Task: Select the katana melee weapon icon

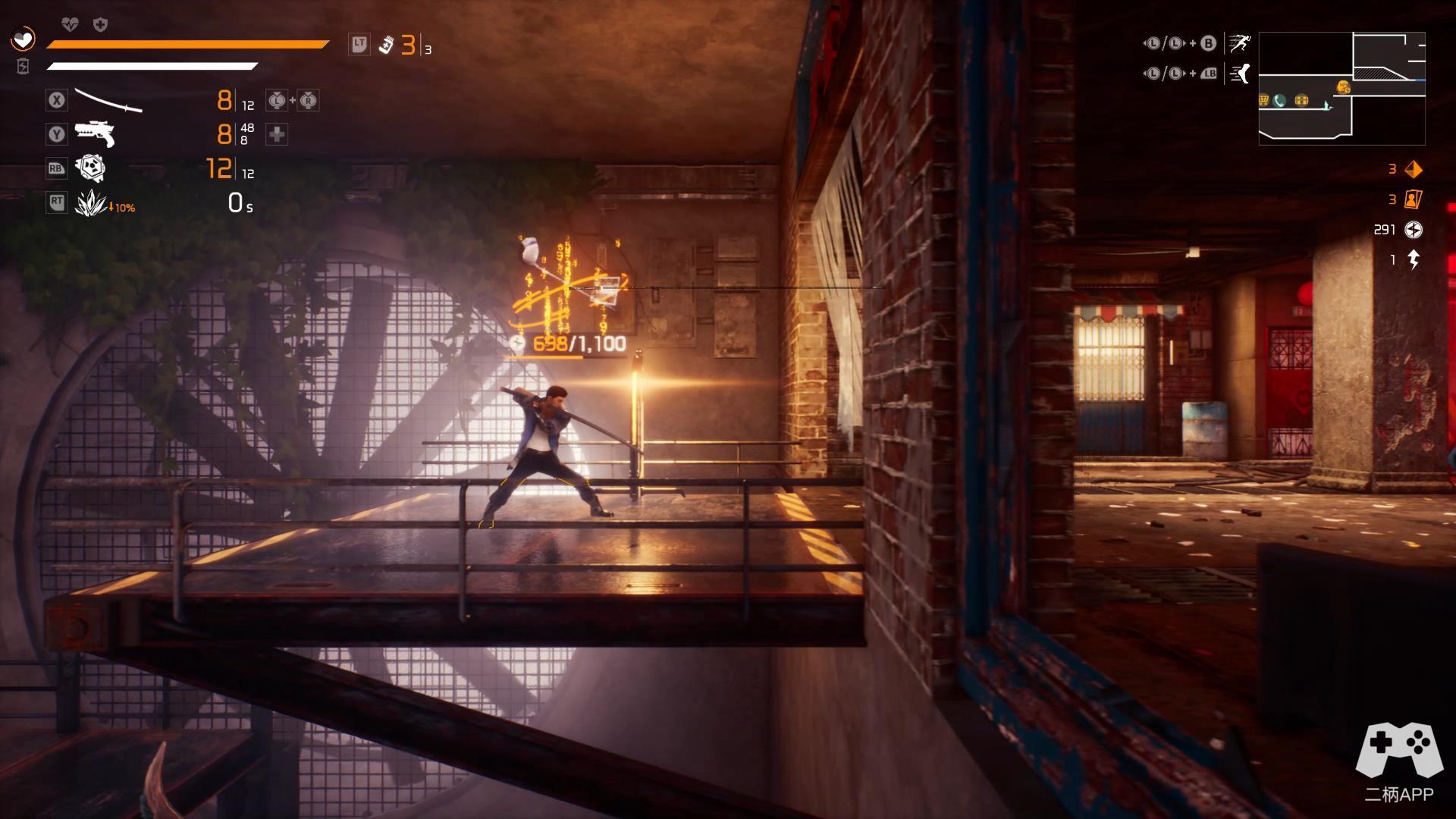Action: click(108, 100)
